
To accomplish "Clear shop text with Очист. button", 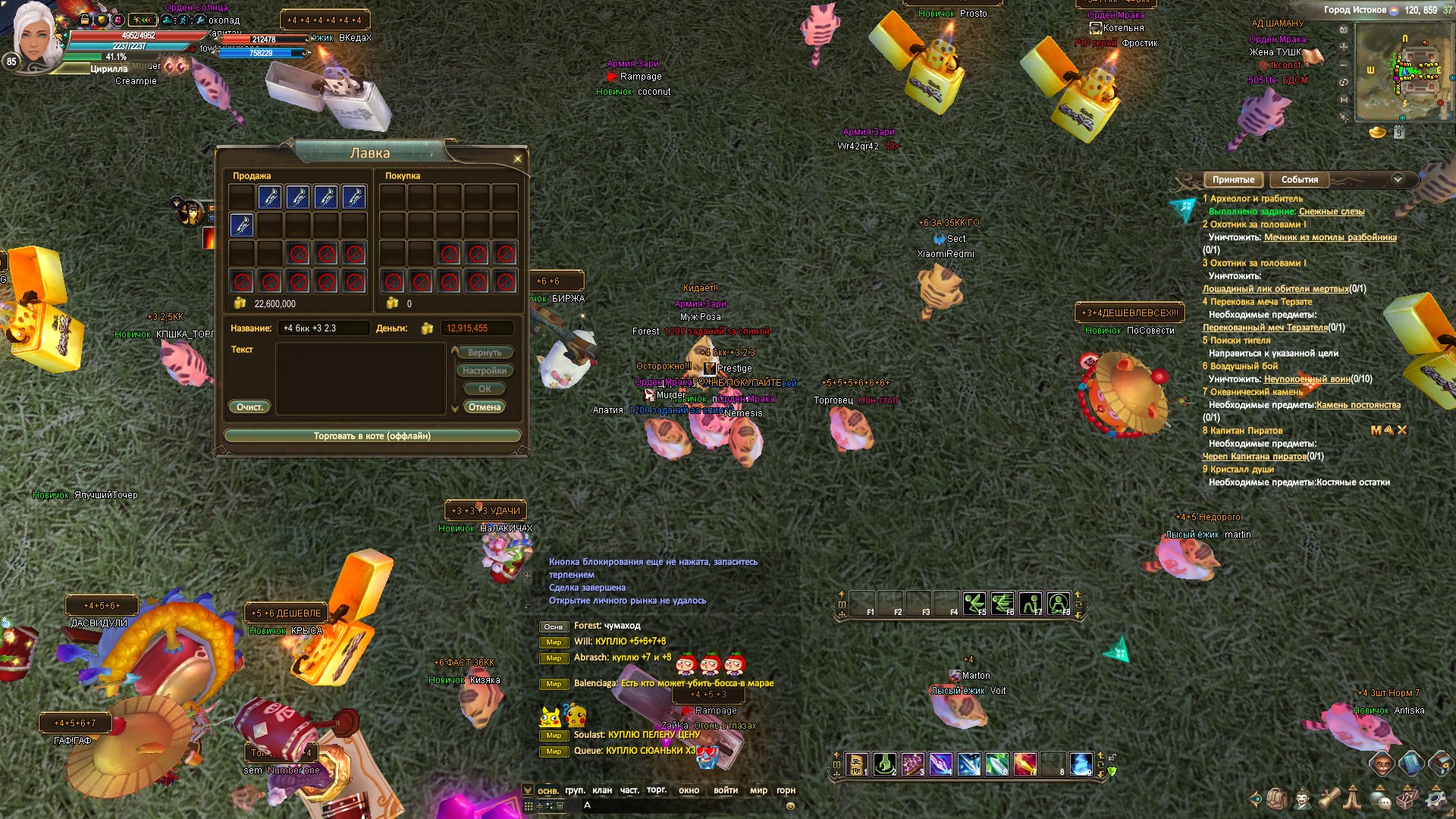I will [x=249, y=407].
